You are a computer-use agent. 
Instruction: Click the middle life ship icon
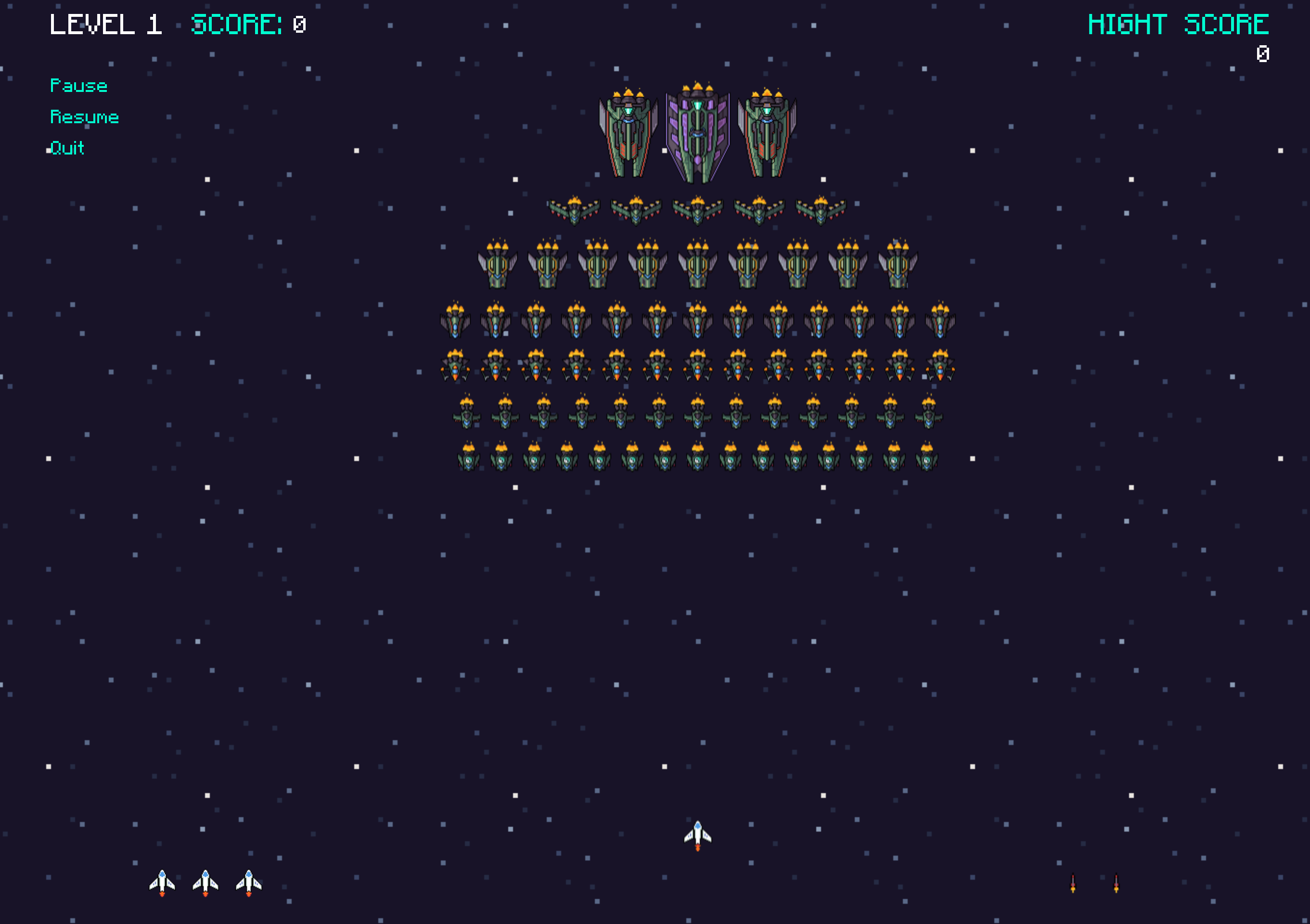[x=206, y=882]
